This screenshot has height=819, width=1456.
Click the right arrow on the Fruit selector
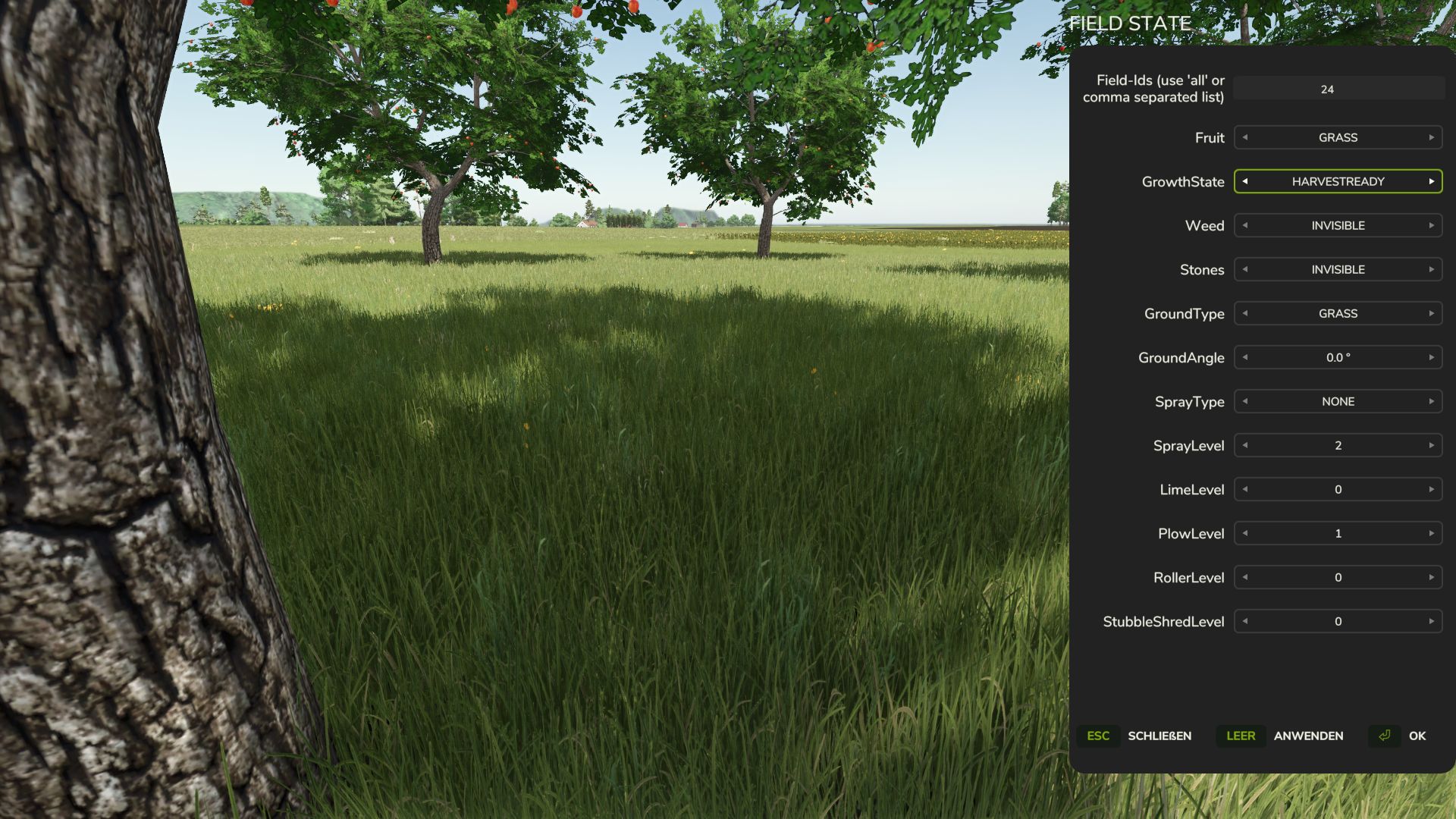[x=1430, y=137]
